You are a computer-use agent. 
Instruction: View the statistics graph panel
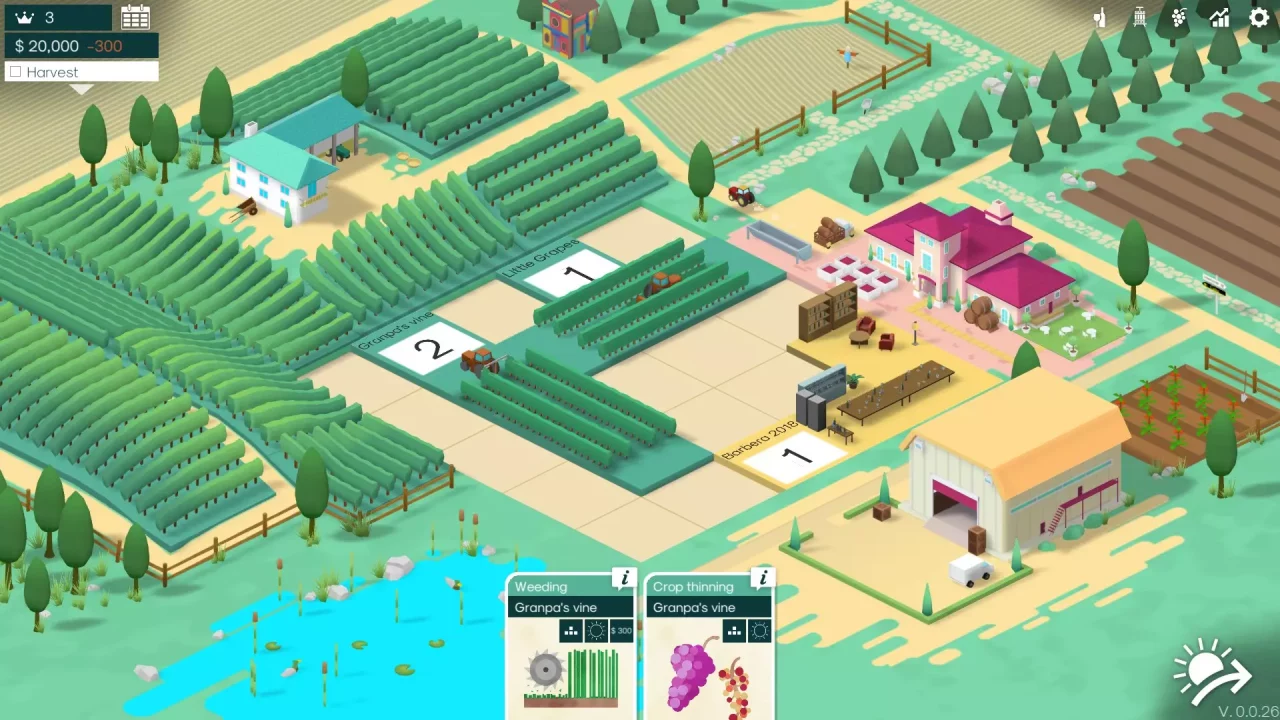(1219, 17)
